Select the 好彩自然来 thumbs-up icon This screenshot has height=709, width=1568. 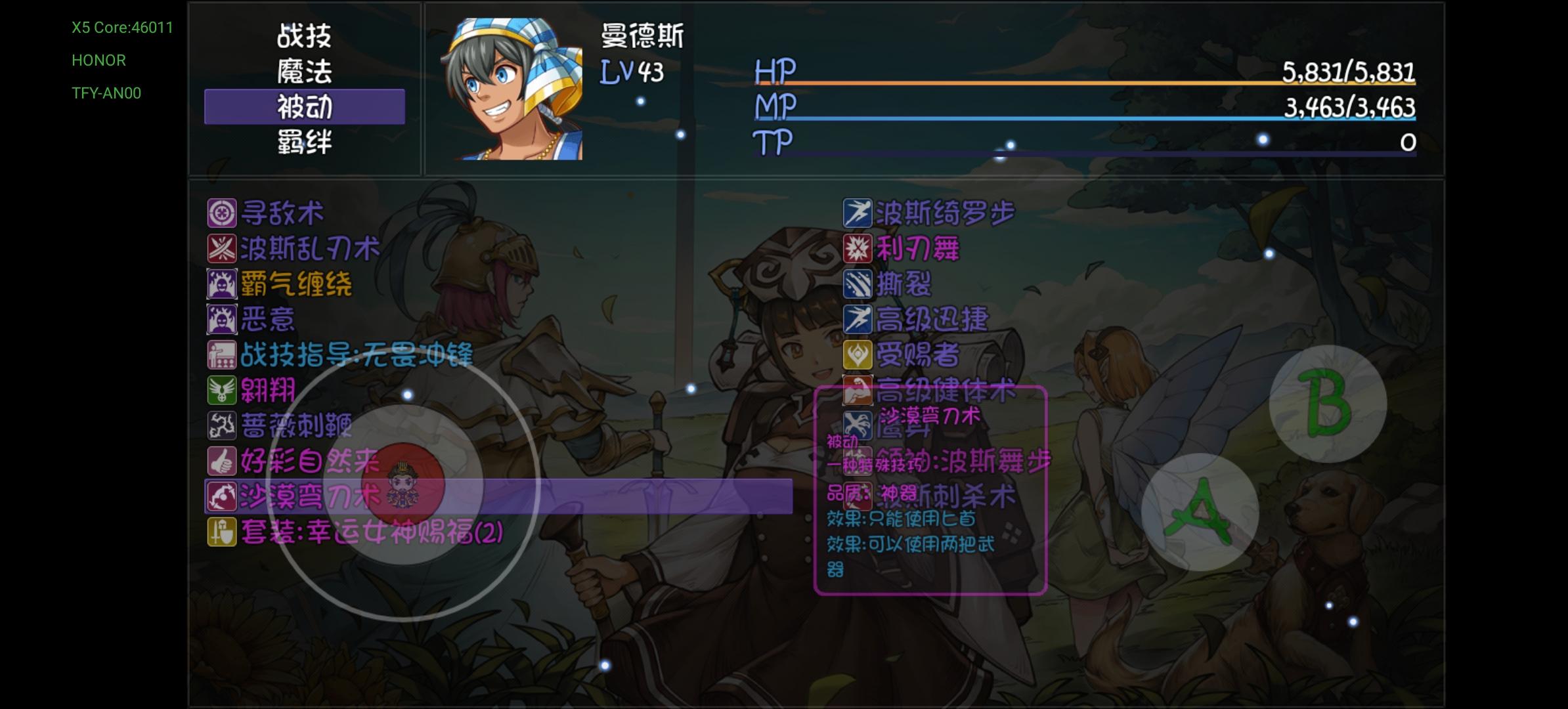click(x=222, y=462)
